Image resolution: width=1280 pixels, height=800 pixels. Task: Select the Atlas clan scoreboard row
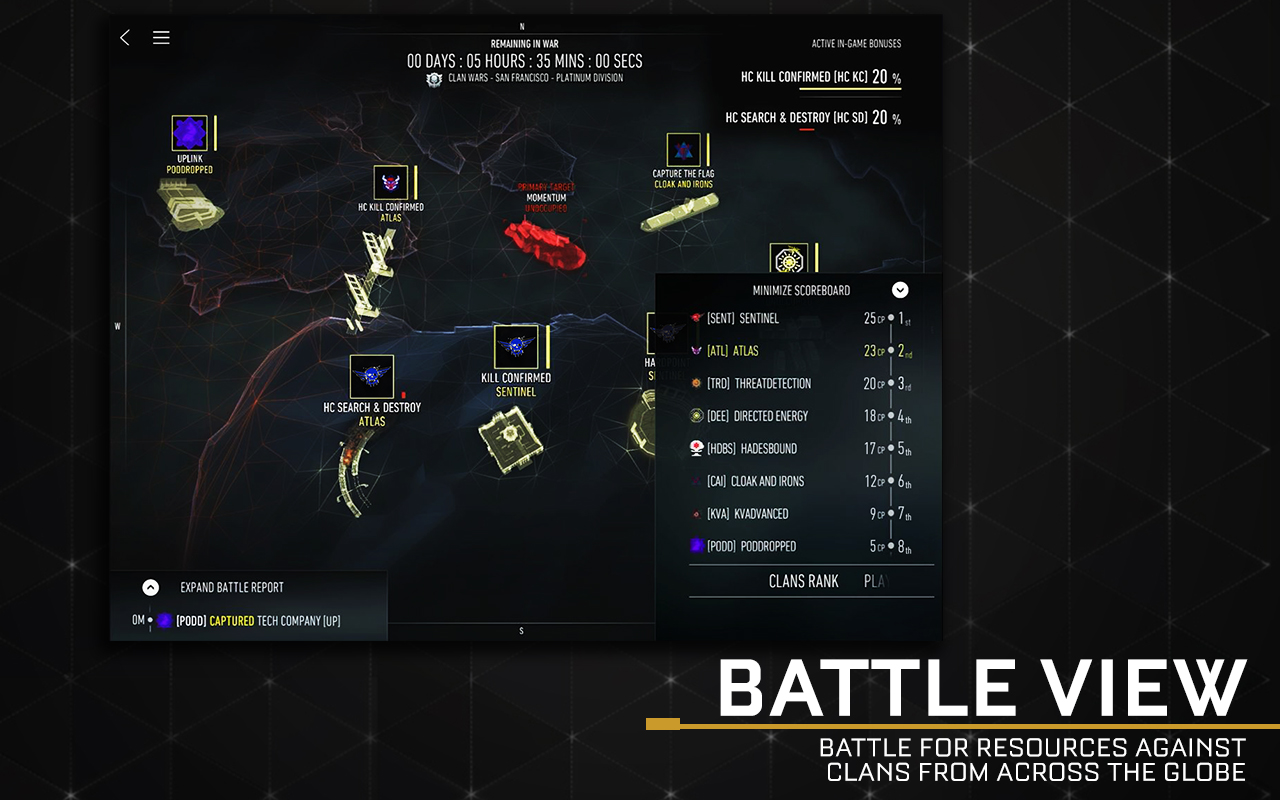(800, 351)
